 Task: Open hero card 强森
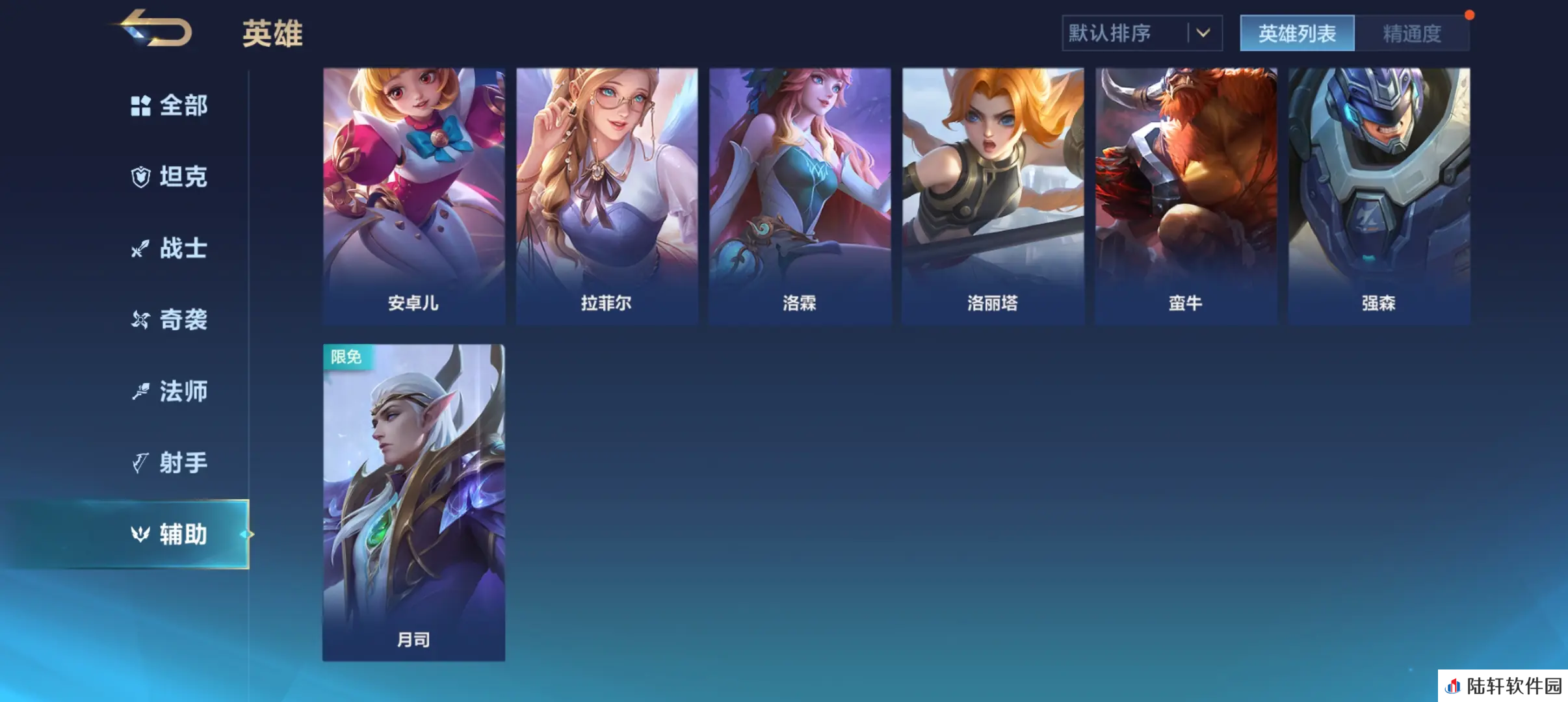(1379, 195)
